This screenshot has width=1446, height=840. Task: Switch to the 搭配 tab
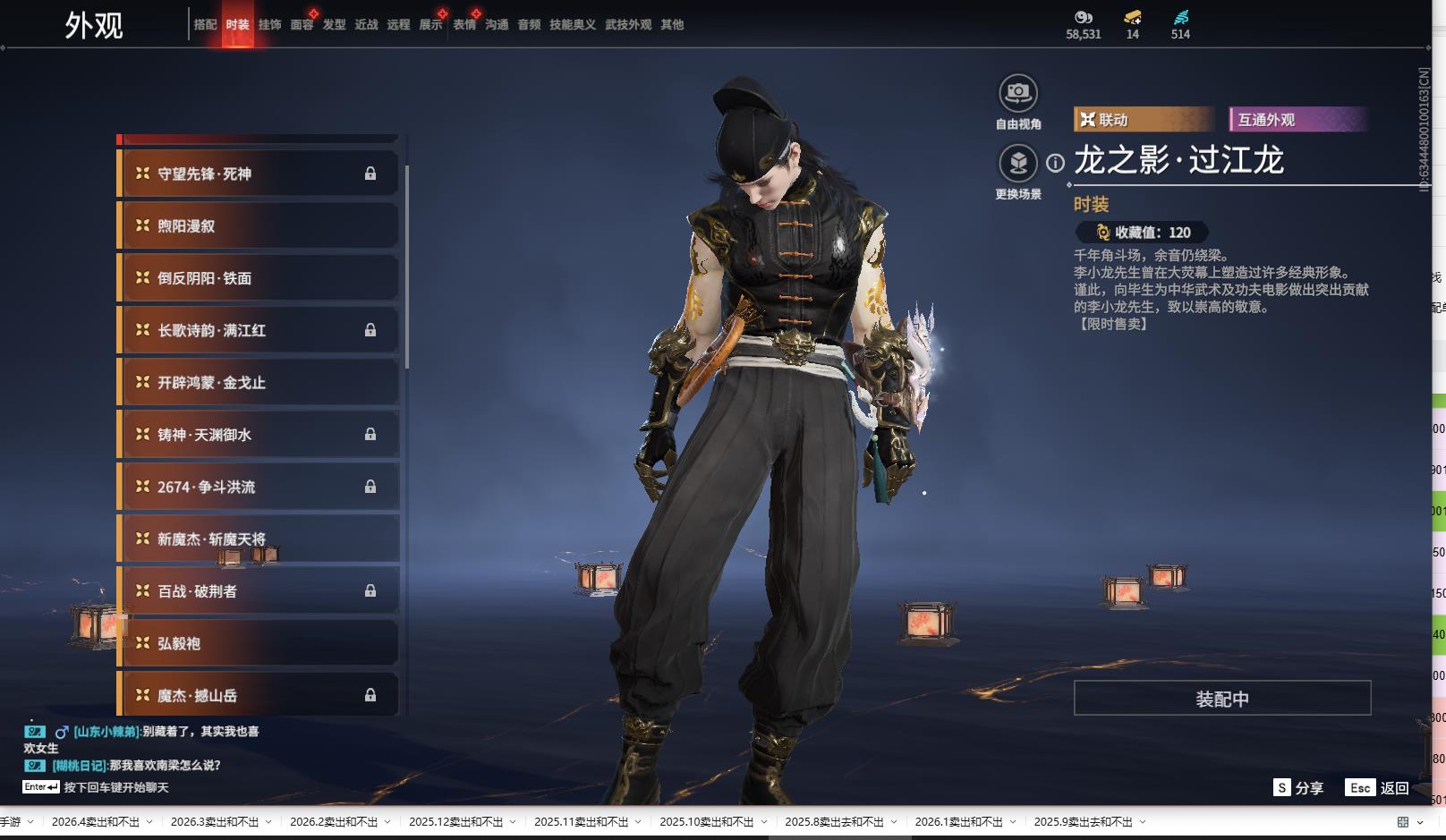coord(205,25)
